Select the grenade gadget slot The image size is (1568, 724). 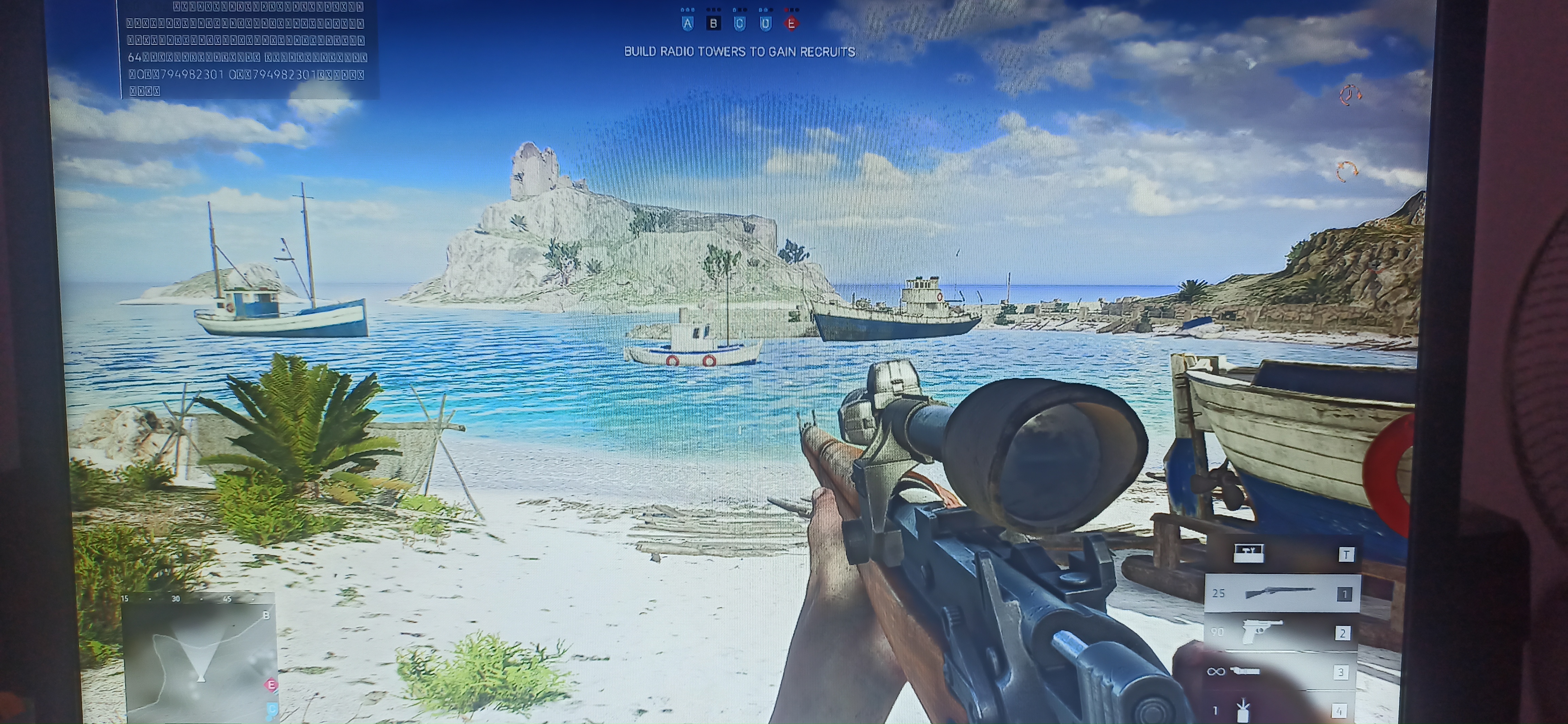pos(1281,709)
